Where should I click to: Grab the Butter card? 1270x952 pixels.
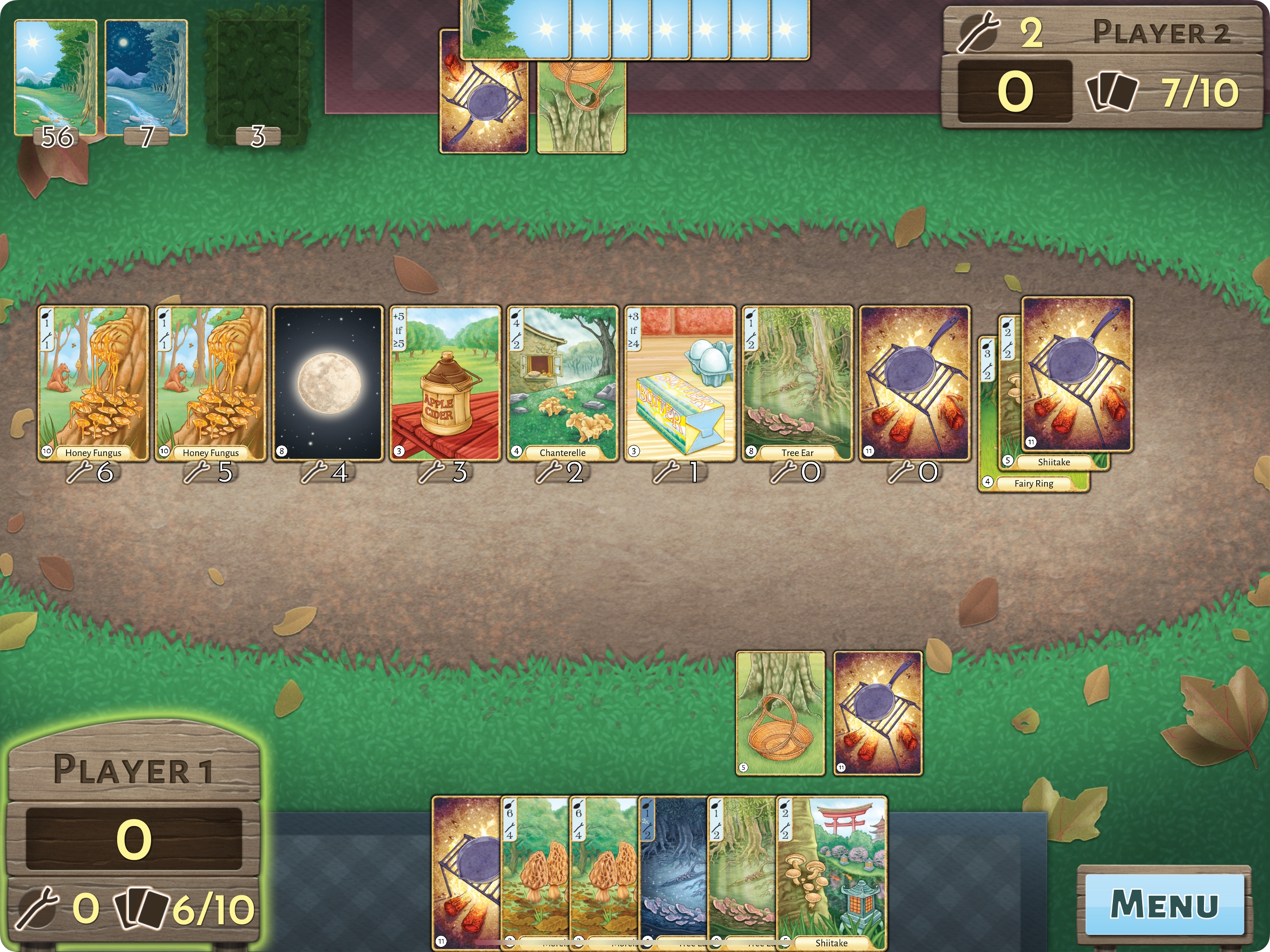click(x=680, y=383)
